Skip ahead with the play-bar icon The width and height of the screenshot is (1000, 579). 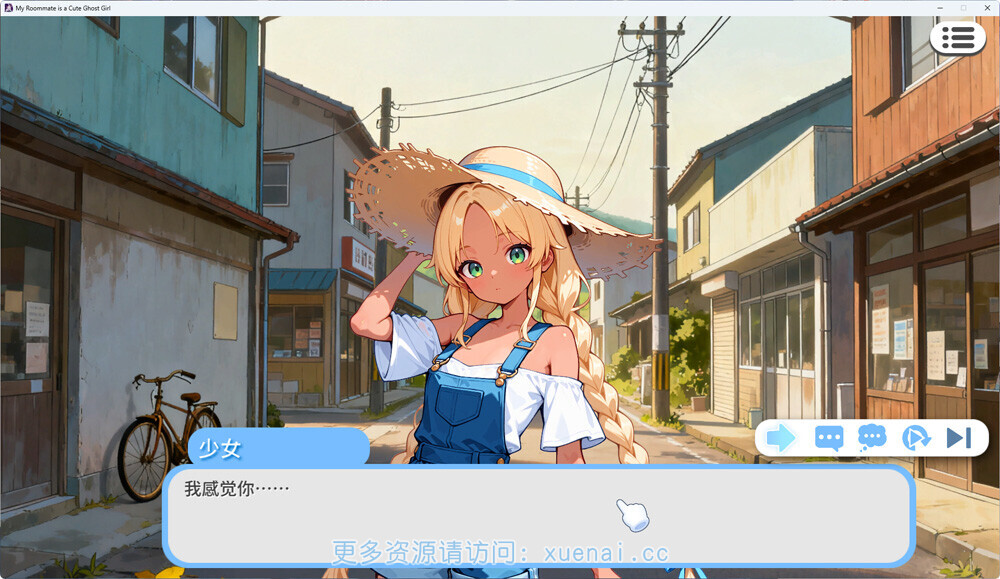[x=958, y=437]
